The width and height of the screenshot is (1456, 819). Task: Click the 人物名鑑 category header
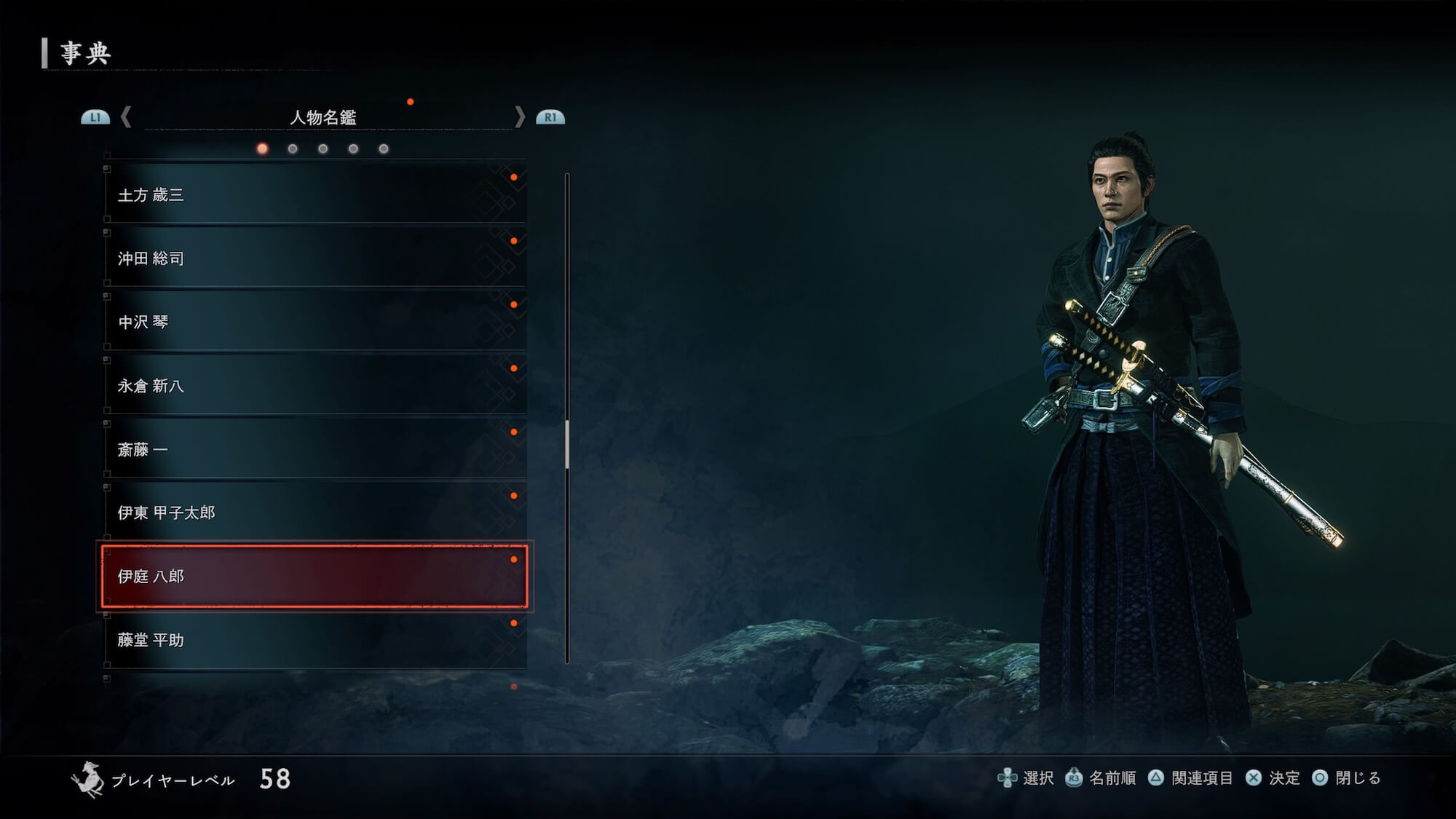coord(323,117)
